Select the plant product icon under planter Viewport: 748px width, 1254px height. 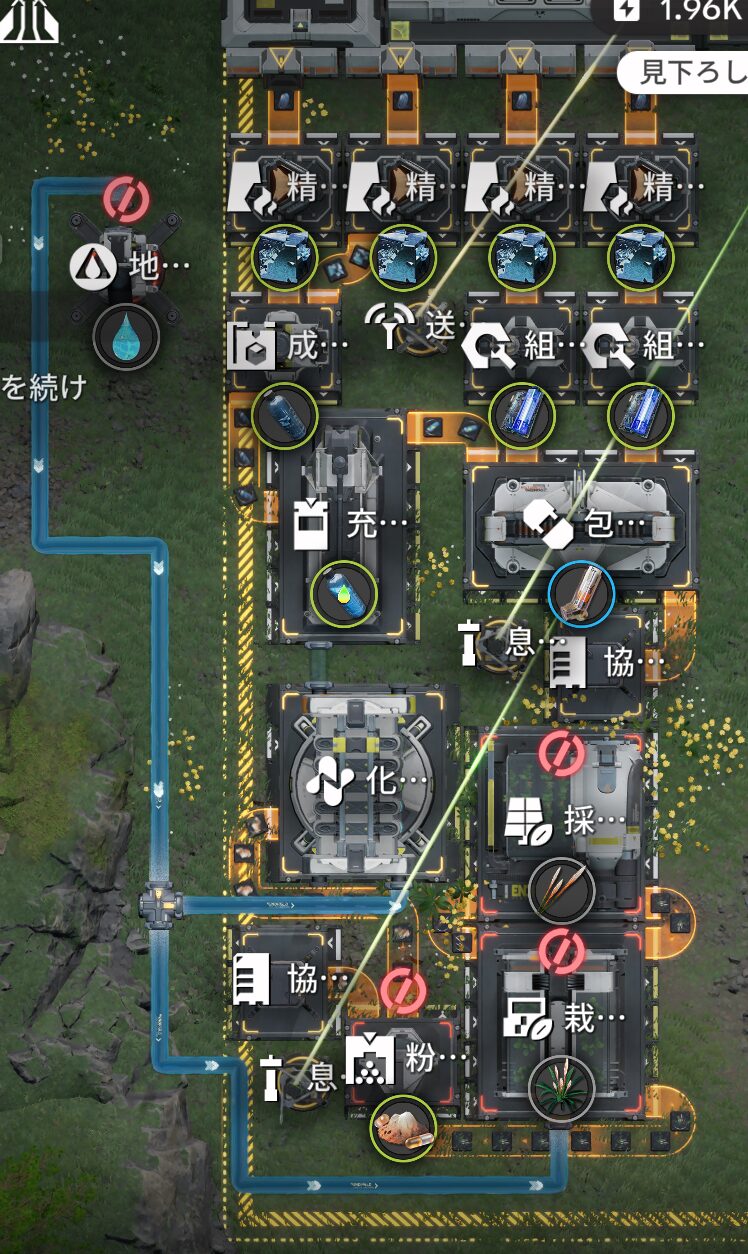[561, 1089]
